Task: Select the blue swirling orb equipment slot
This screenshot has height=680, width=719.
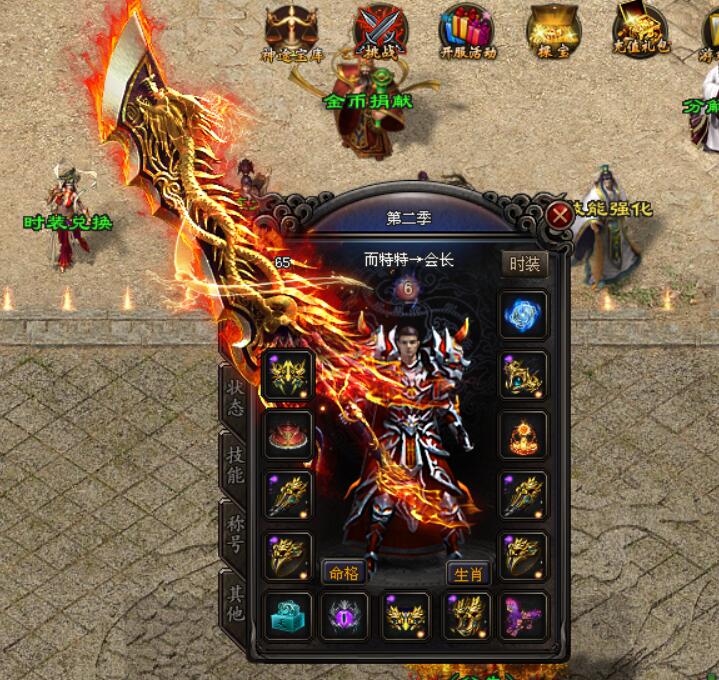Action: (524, 315)
